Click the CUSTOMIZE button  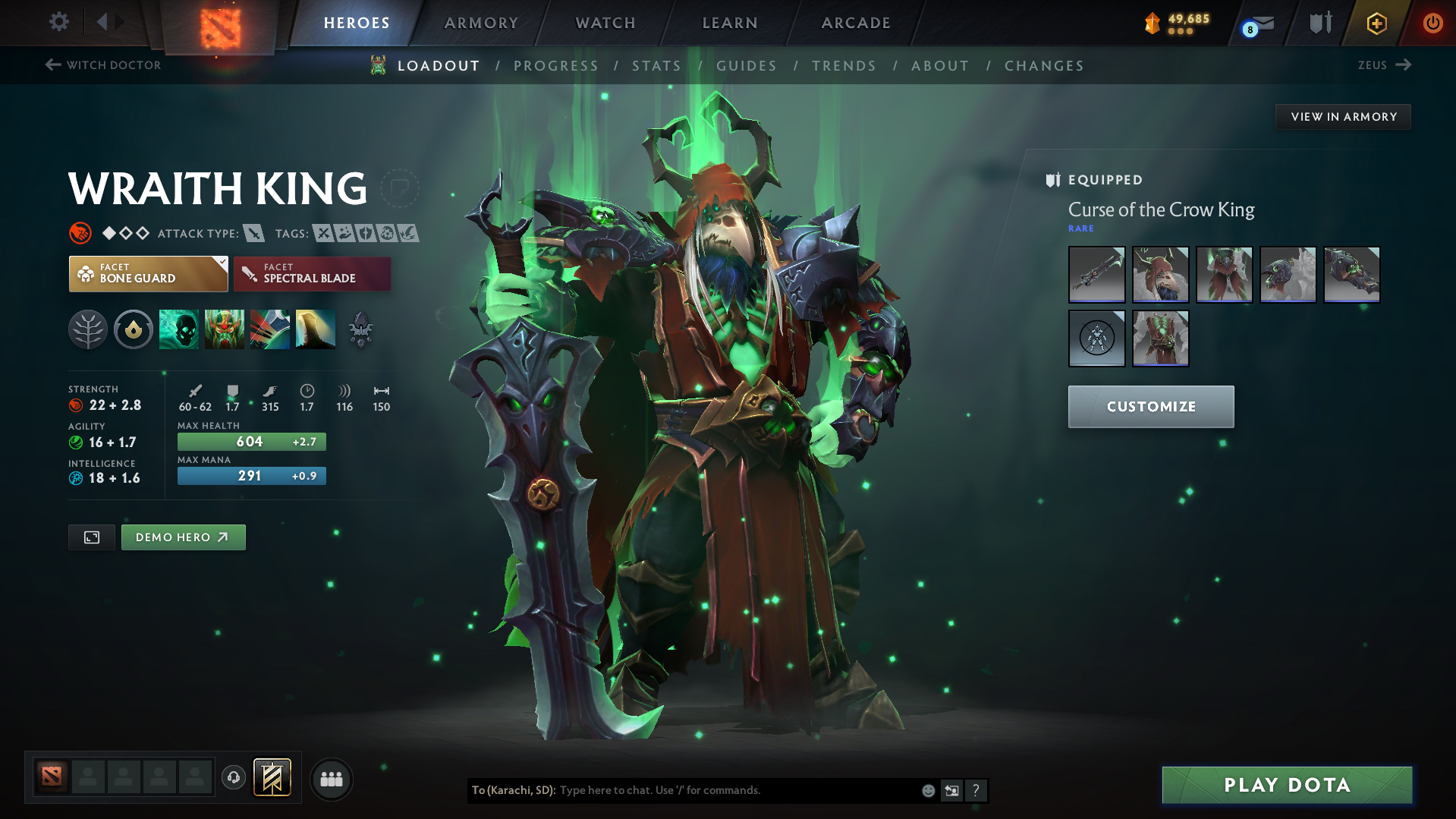1150,406
